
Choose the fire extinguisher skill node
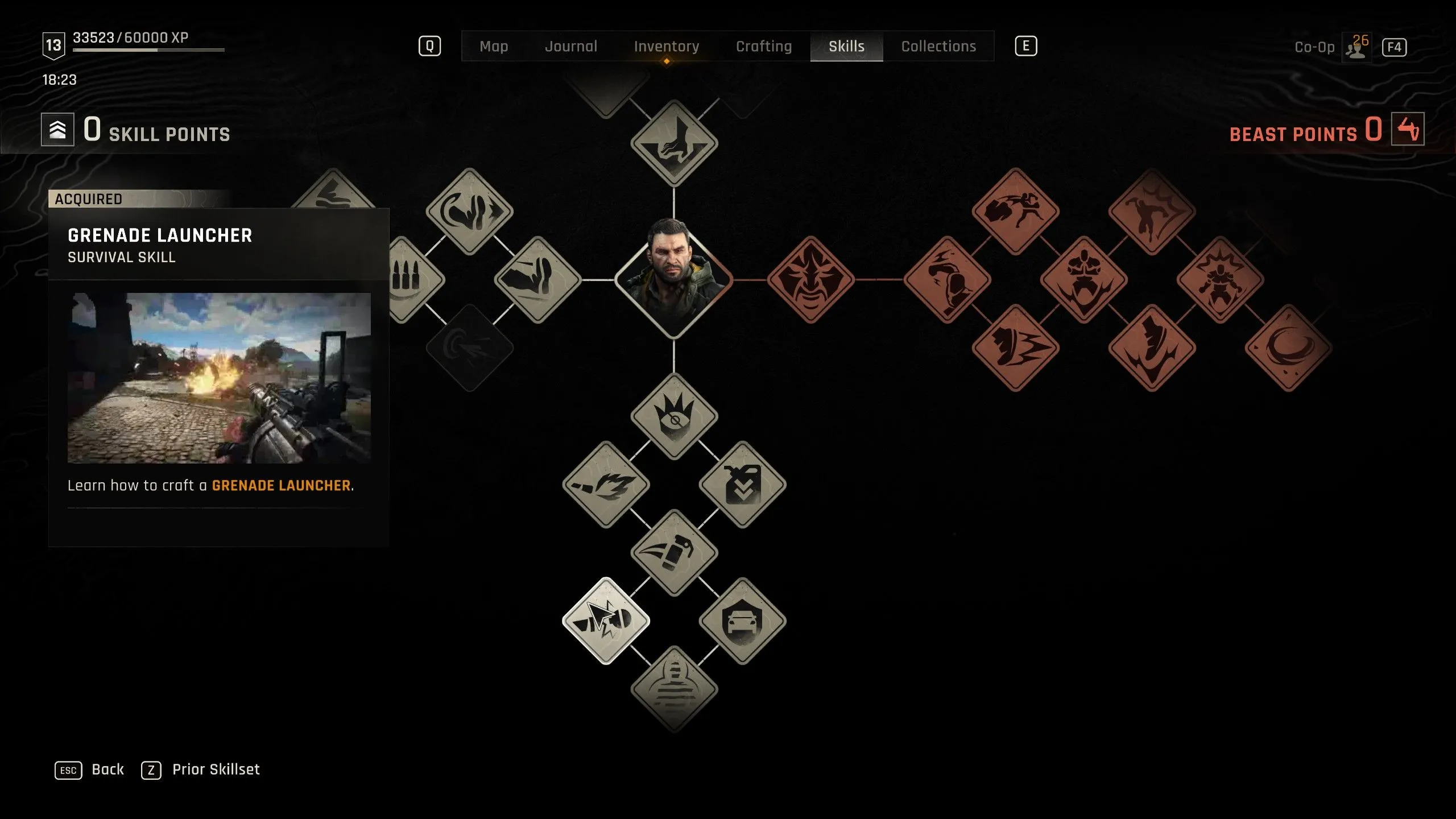pyautogui.click(x=674, y=553)
